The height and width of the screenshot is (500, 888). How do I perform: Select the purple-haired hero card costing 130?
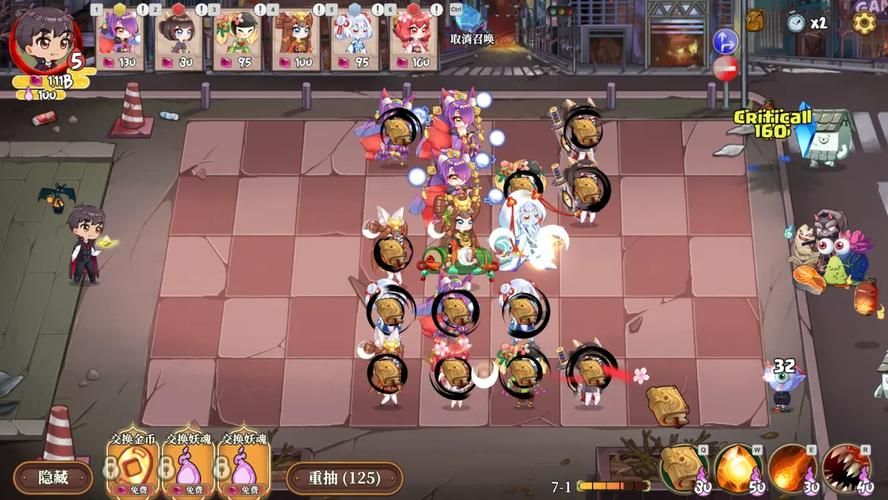[120, 40]
